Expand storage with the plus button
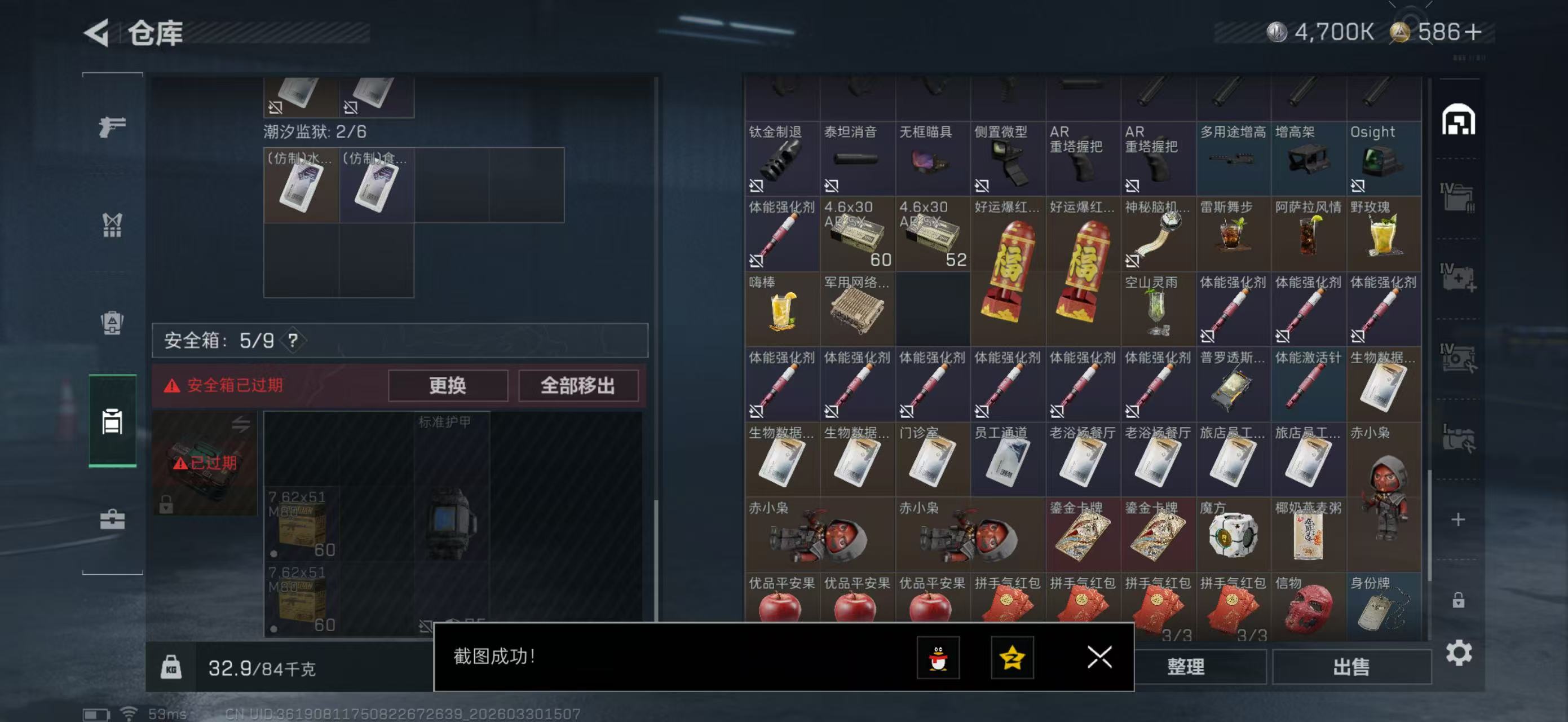 [x=1459, y=520]
